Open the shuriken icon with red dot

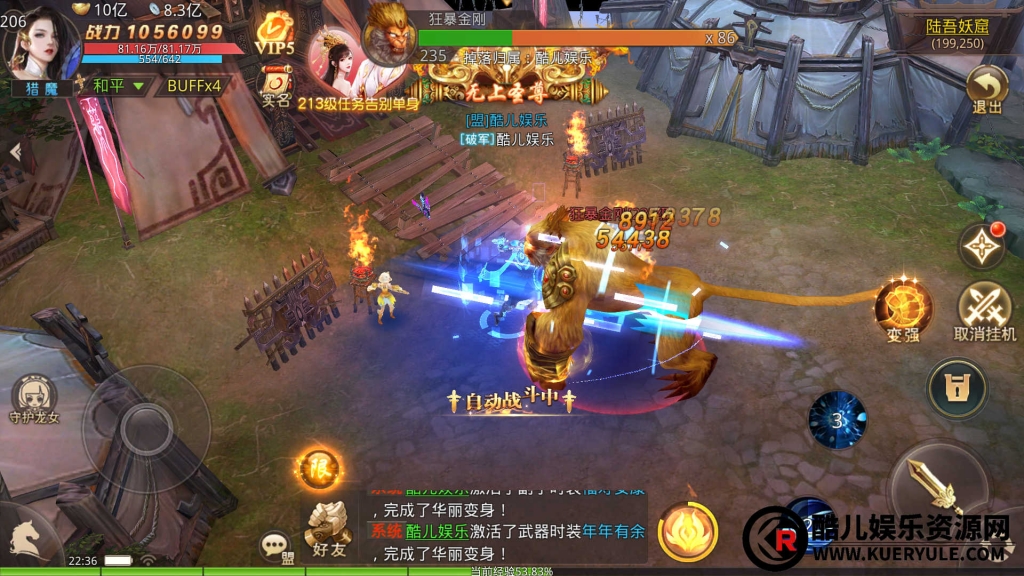pyautogui.click(x=981, y=244)
